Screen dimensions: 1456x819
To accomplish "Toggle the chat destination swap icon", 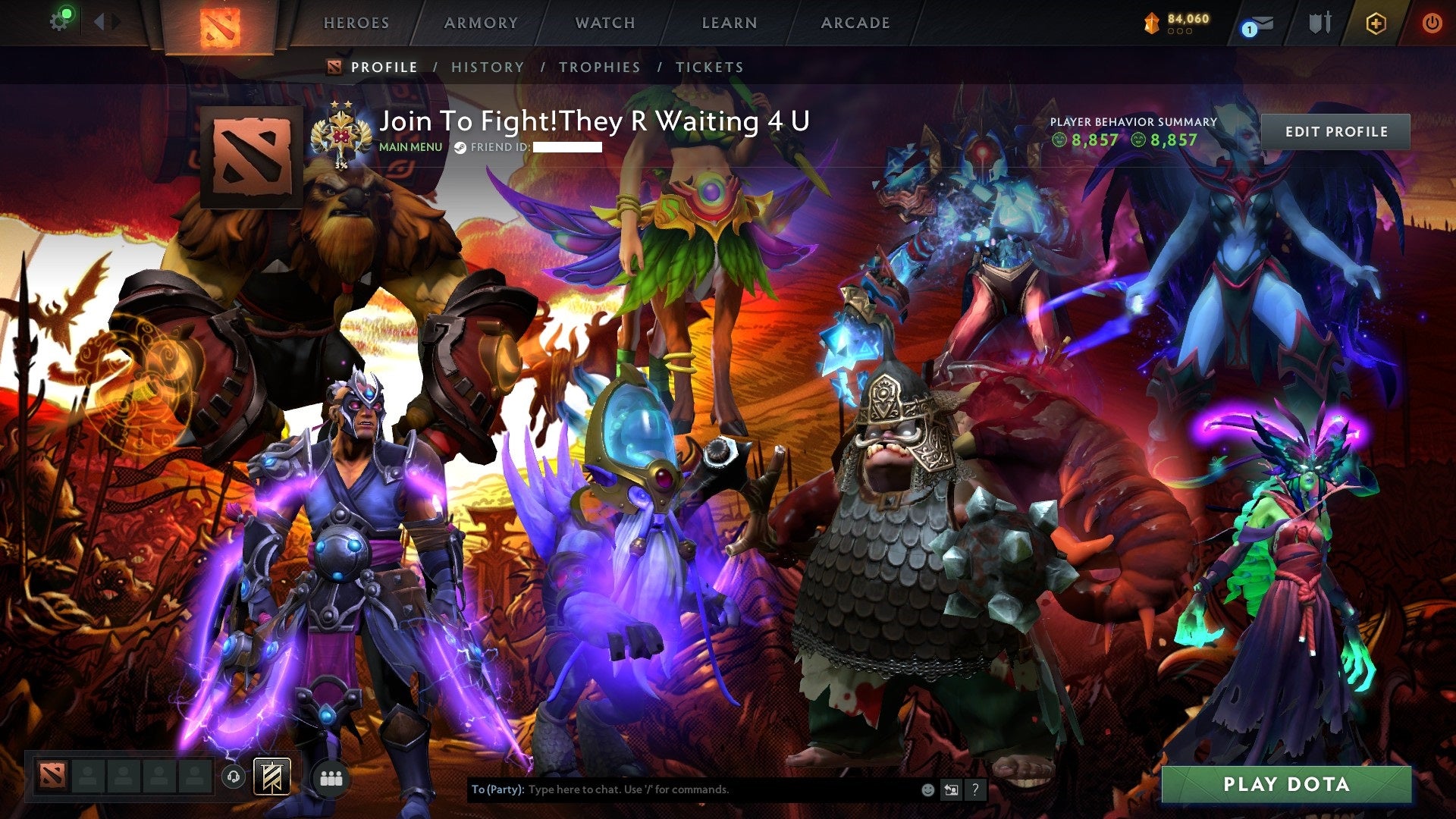I will 950,789.
